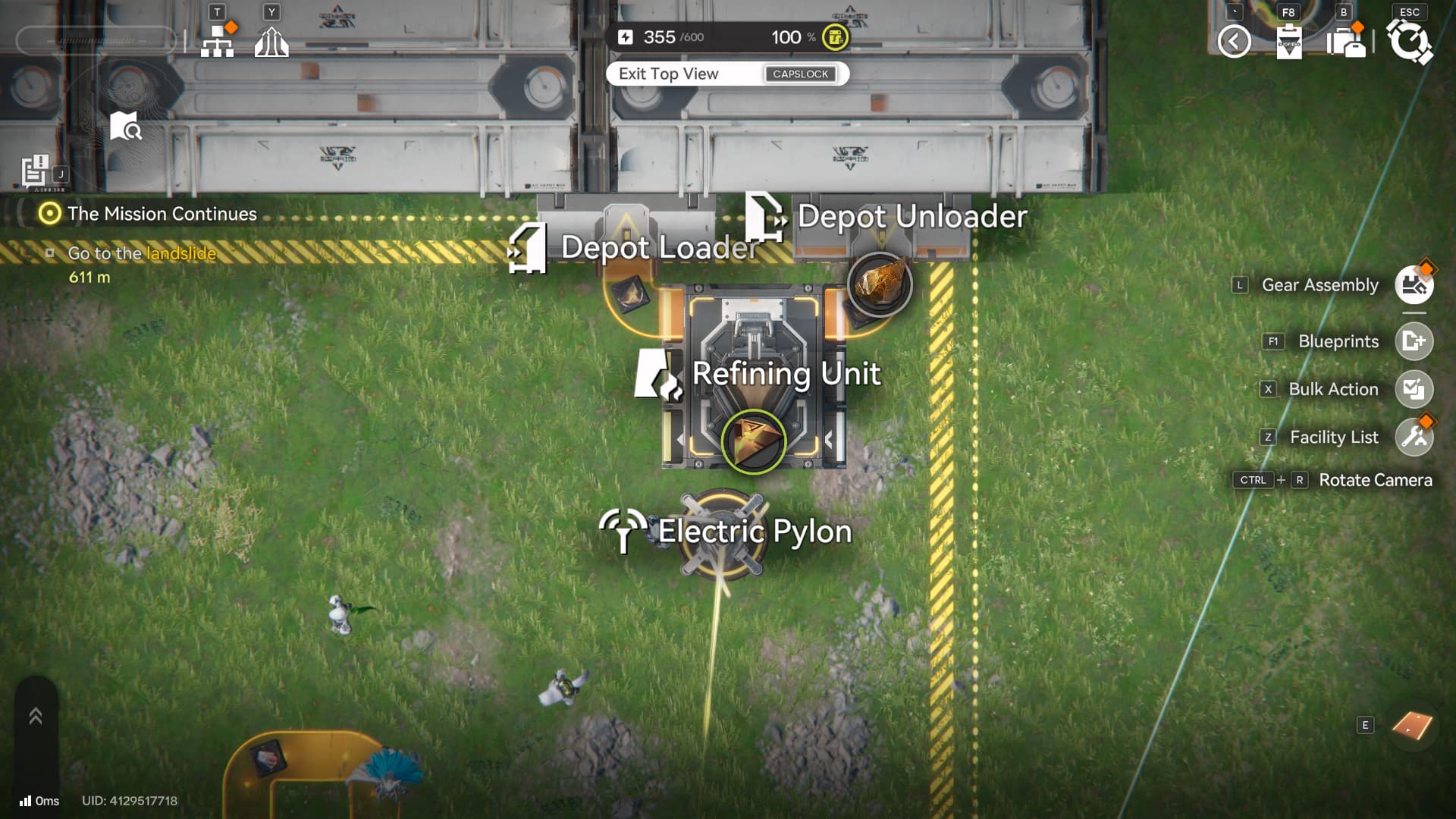Screen dimensions: 1456x819
Task: Open the mission log icon
Action: (35, 171)
